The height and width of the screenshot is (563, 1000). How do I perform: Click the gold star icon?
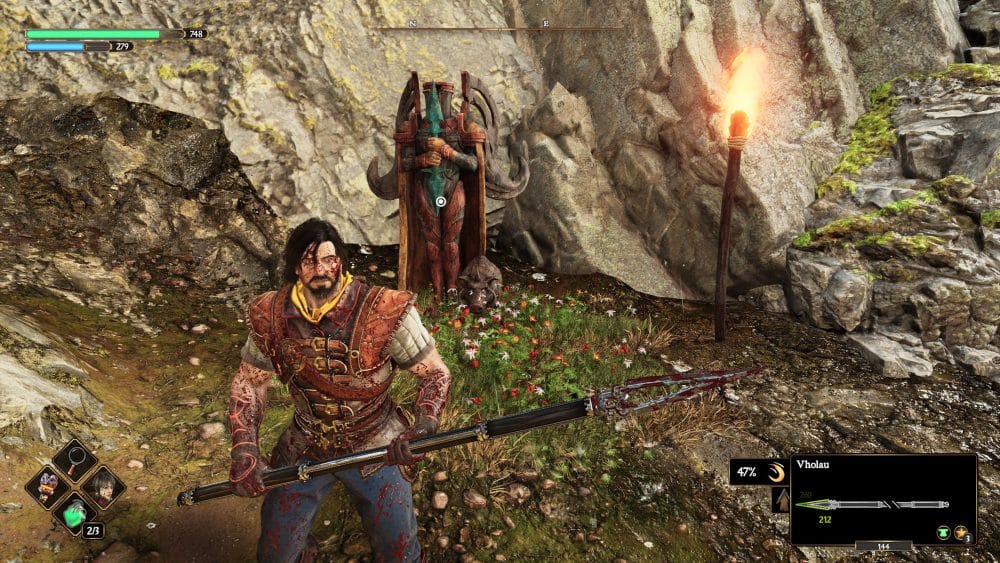[x=960, y=533]
